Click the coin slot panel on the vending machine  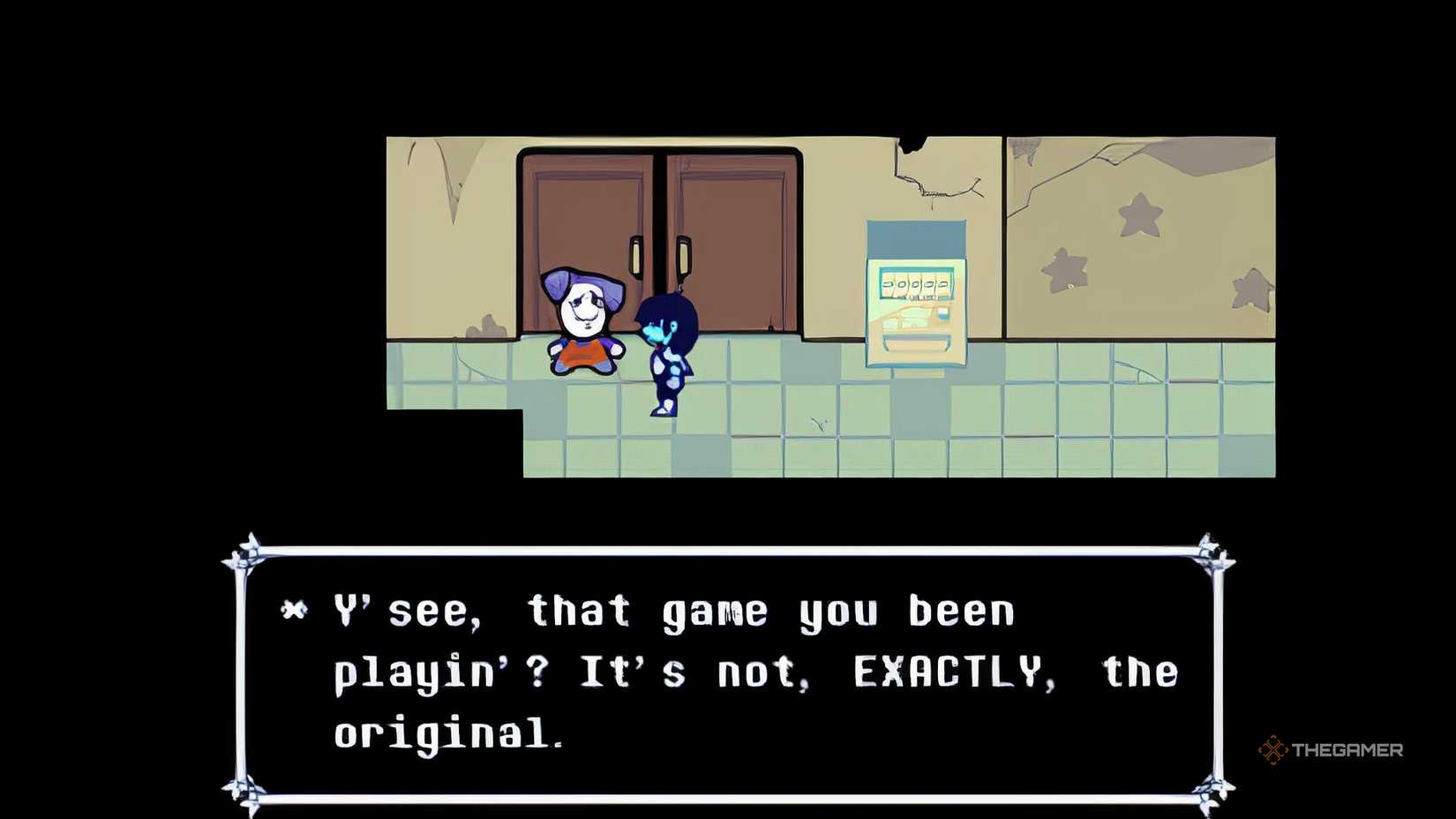(942, 315)
